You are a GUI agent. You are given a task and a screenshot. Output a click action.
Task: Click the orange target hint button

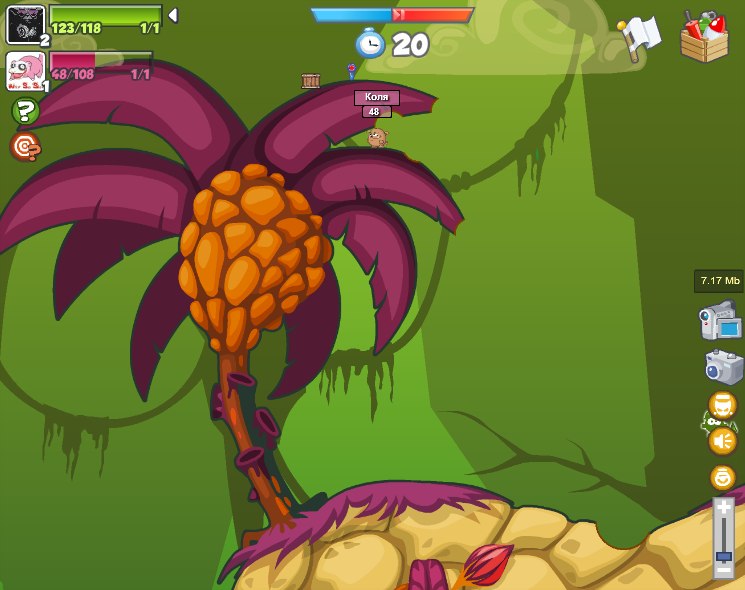pos(25,147)
